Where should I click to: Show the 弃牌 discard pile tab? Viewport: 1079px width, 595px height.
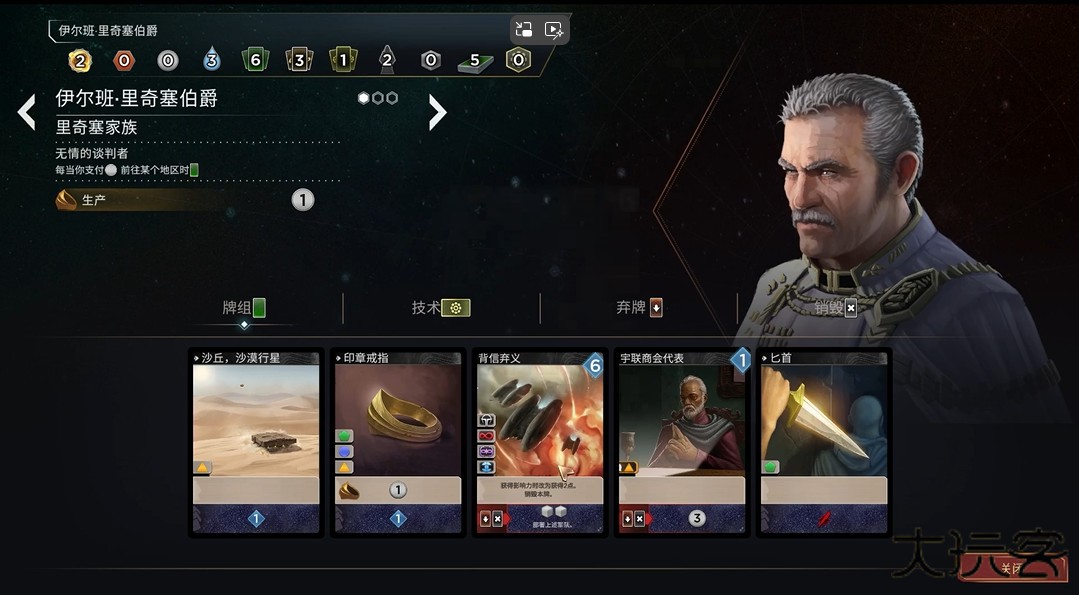tap(639, 308)
